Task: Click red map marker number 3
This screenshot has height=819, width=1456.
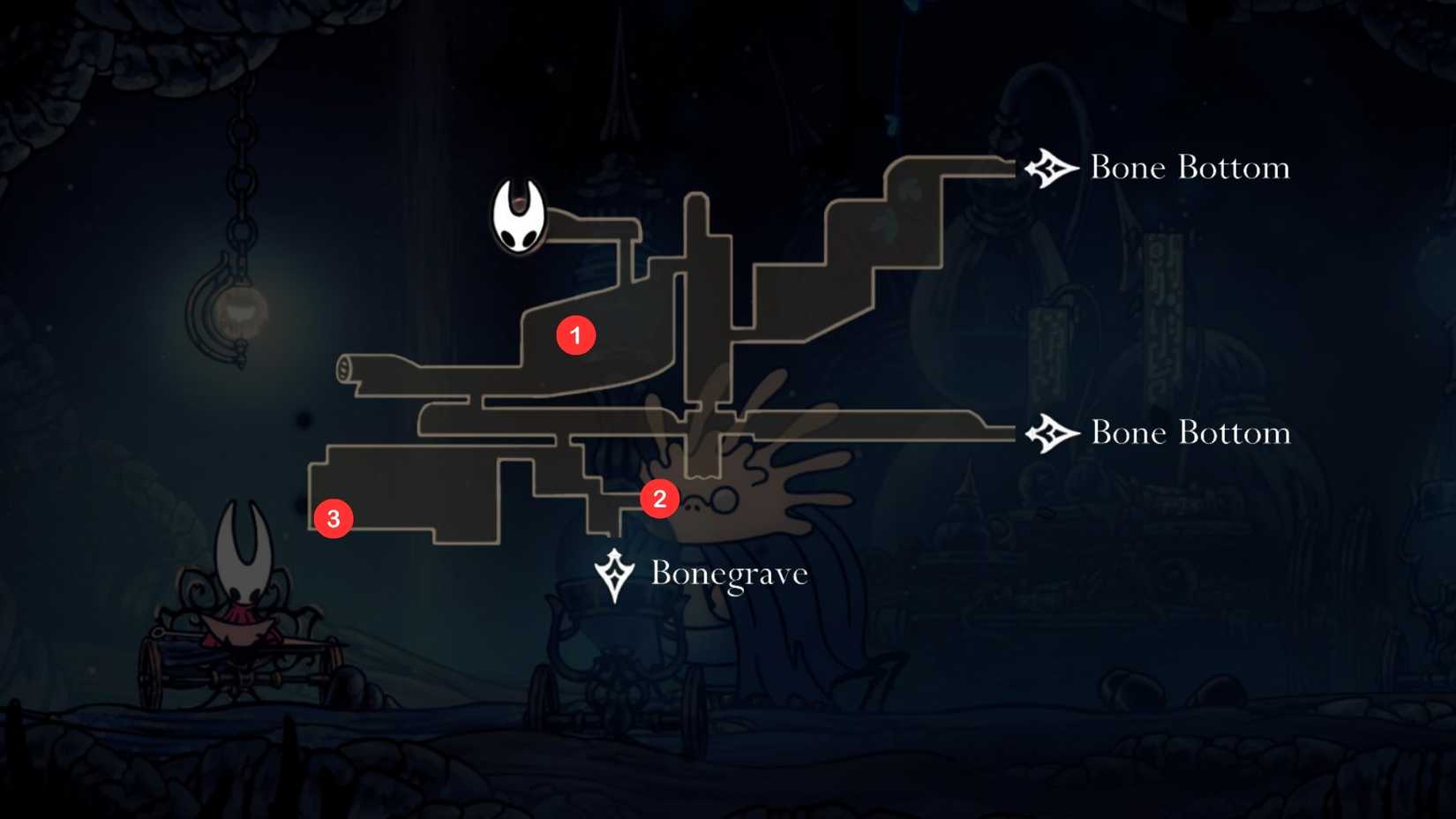Action: pos(334,519)
